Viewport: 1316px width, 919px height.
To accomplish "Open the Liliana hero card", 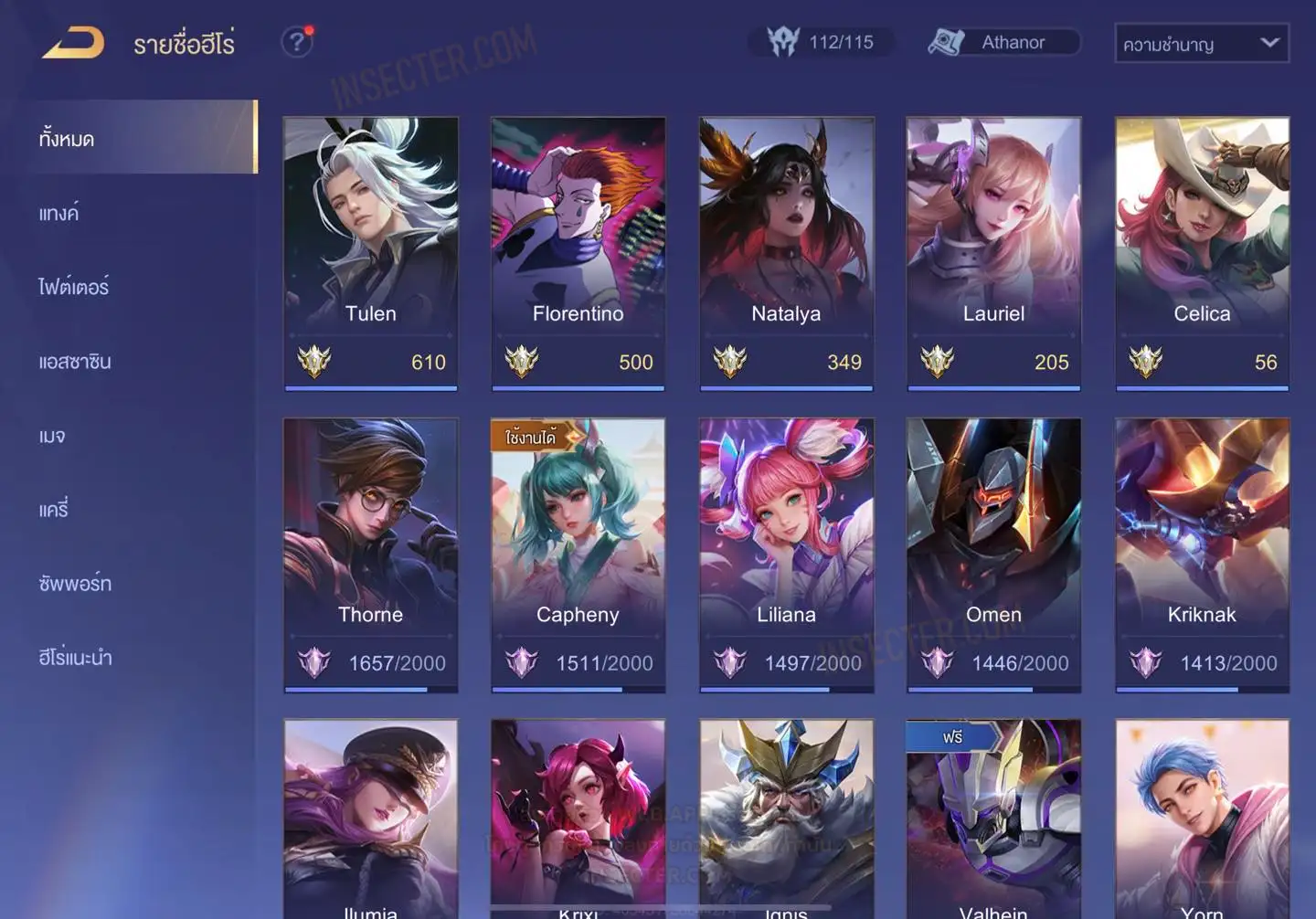I will click(x=786, y=555).
